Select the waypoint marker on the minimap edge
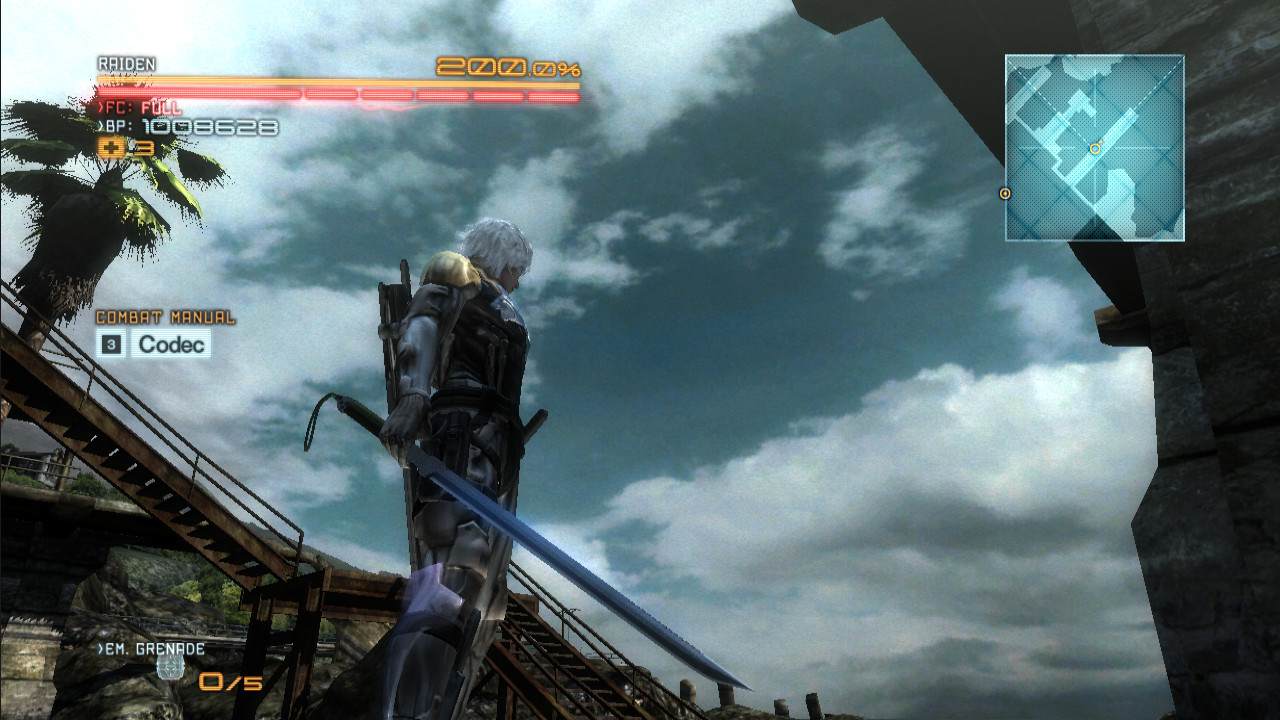Screen dimensions: 1280x720 pyautogui.click(x=1005, y=193)
